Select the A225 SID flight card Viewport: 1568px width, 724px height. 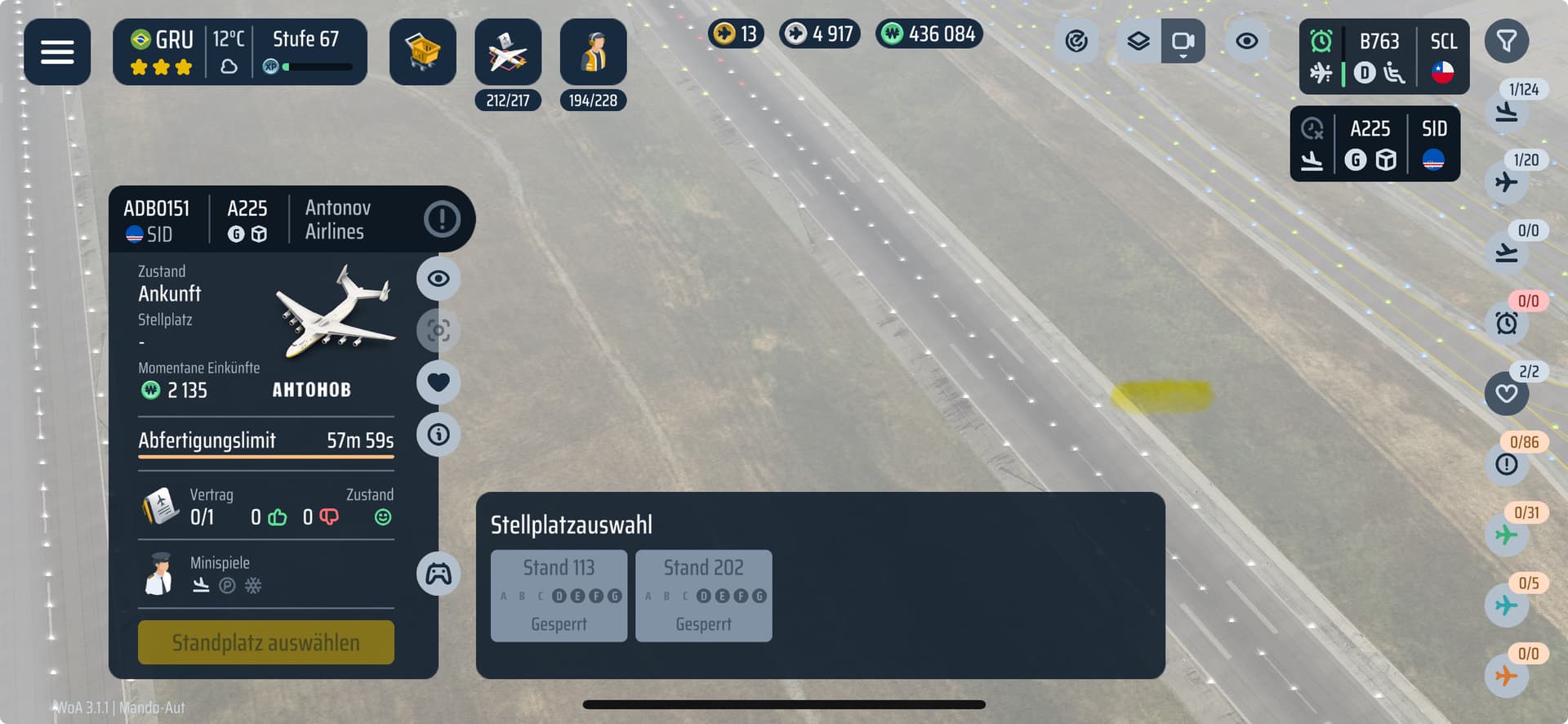pyautogui.click(x=1374, y=144)
